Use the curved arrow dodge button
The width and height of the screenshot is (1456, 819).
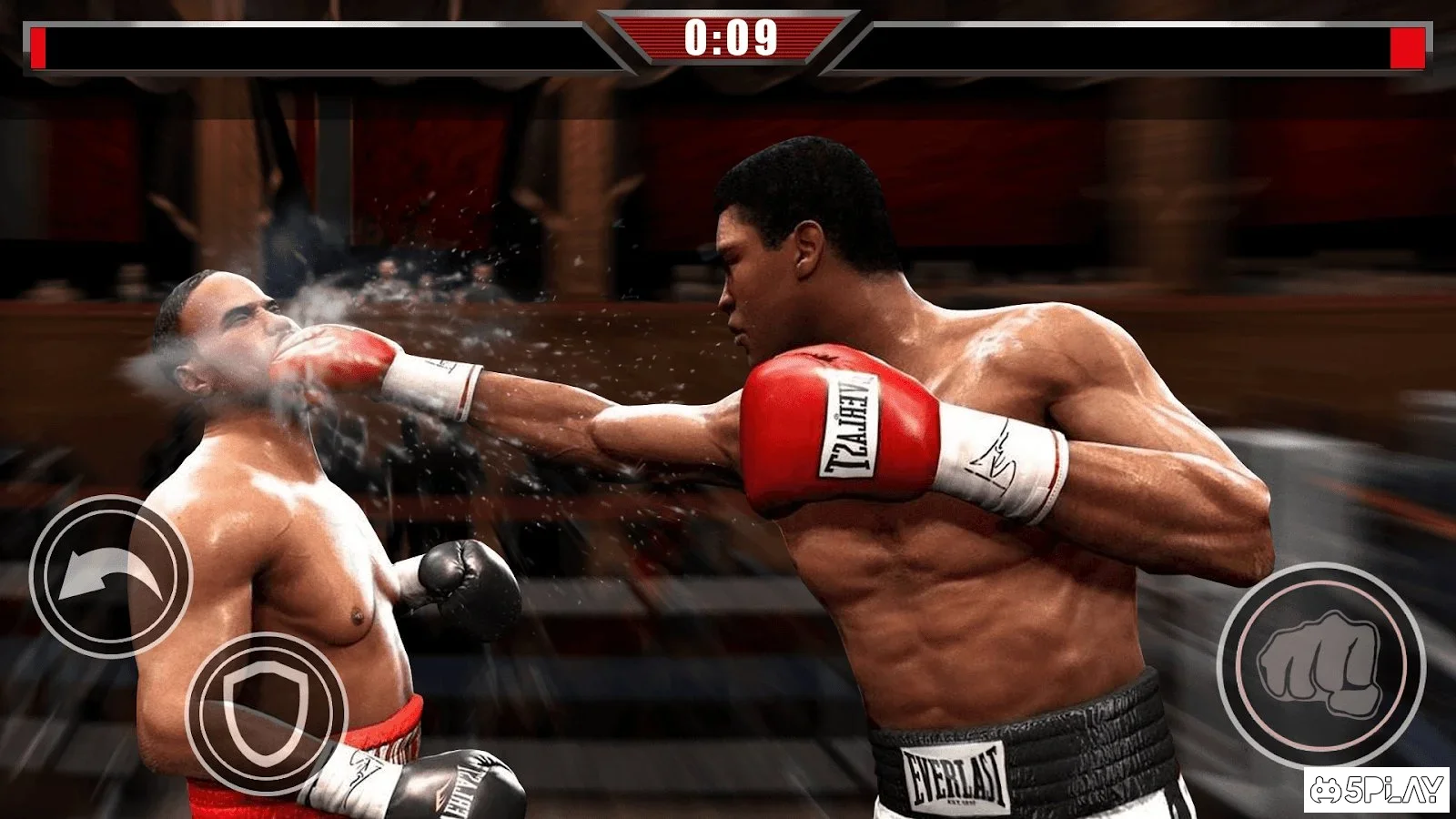(x=110, y=576)
